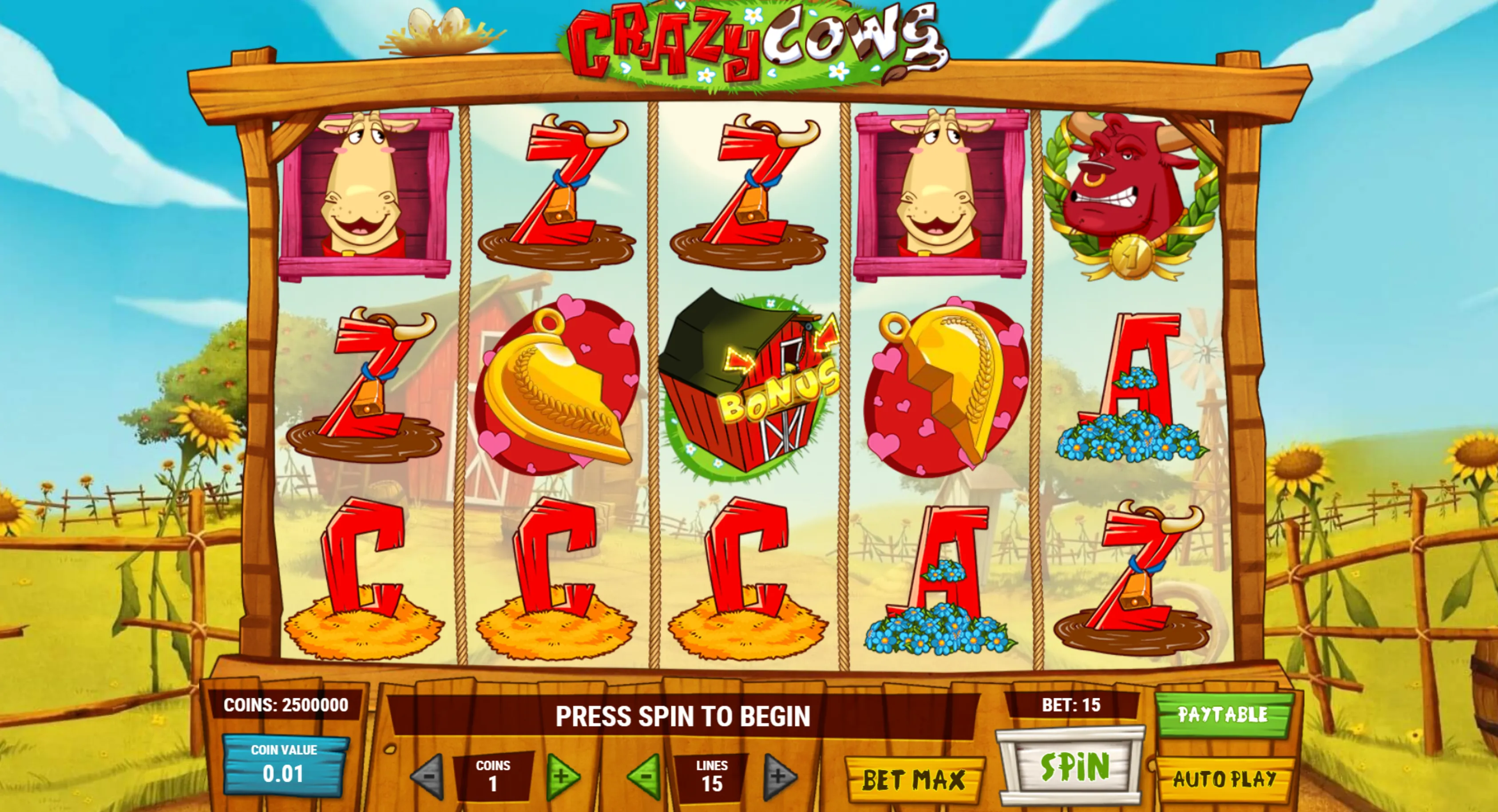Activate Bet Max
This screenshot has height=812, width=1498.
[914, 780]
